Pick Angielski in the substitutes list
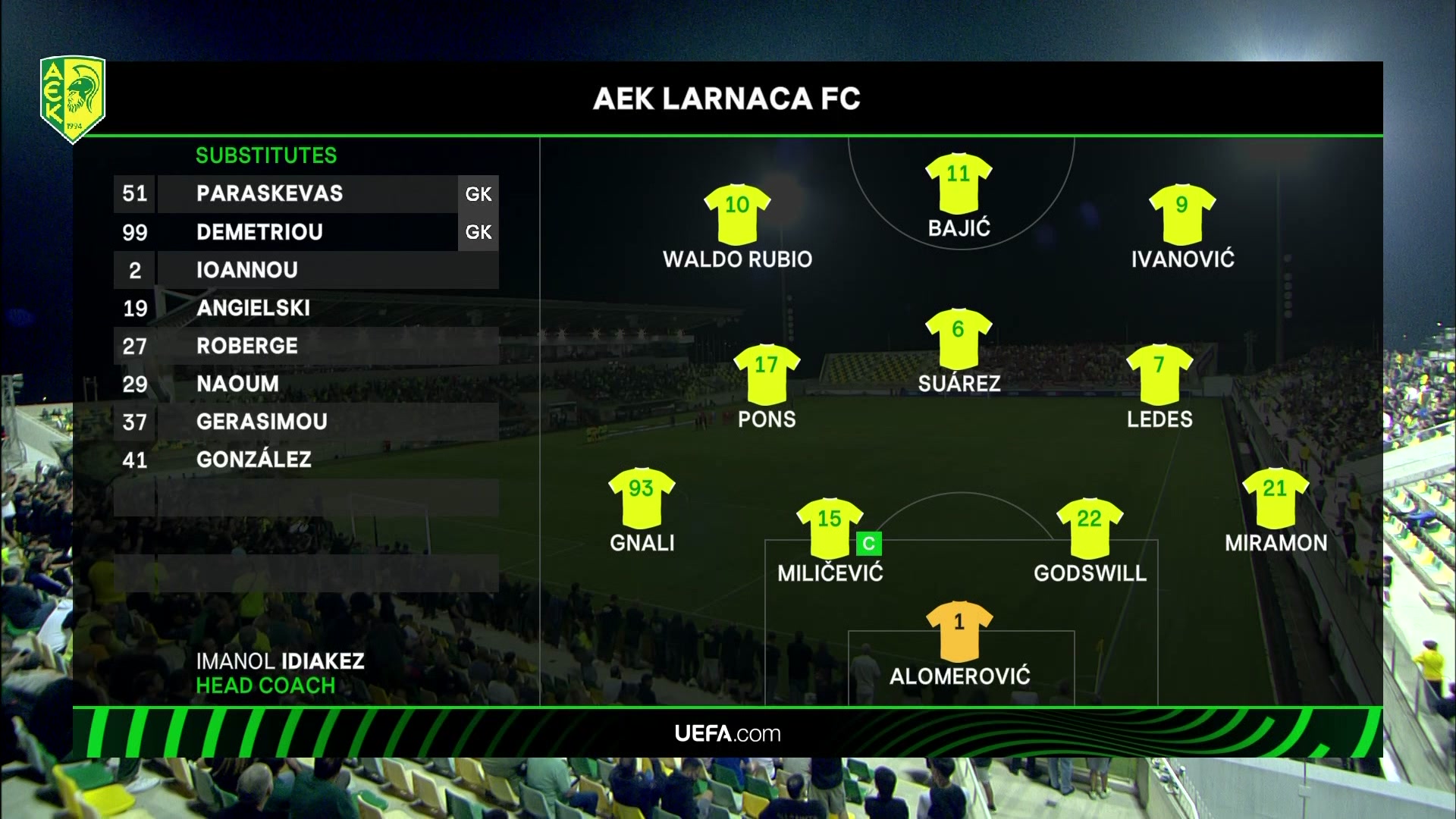This screenshot has width=1456, height=819. point(253,308)
